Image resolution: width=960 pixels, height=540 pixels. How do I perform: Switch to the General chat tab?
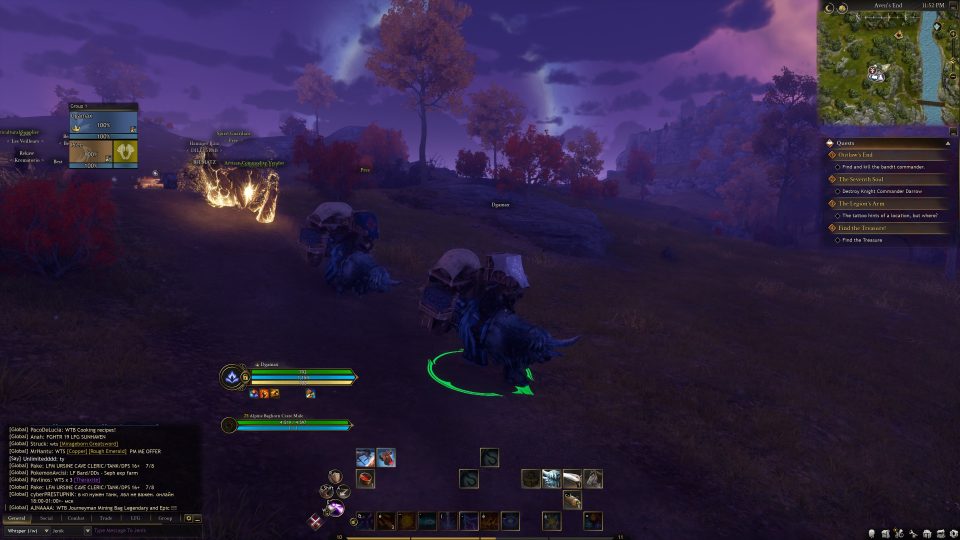(16, 518)
